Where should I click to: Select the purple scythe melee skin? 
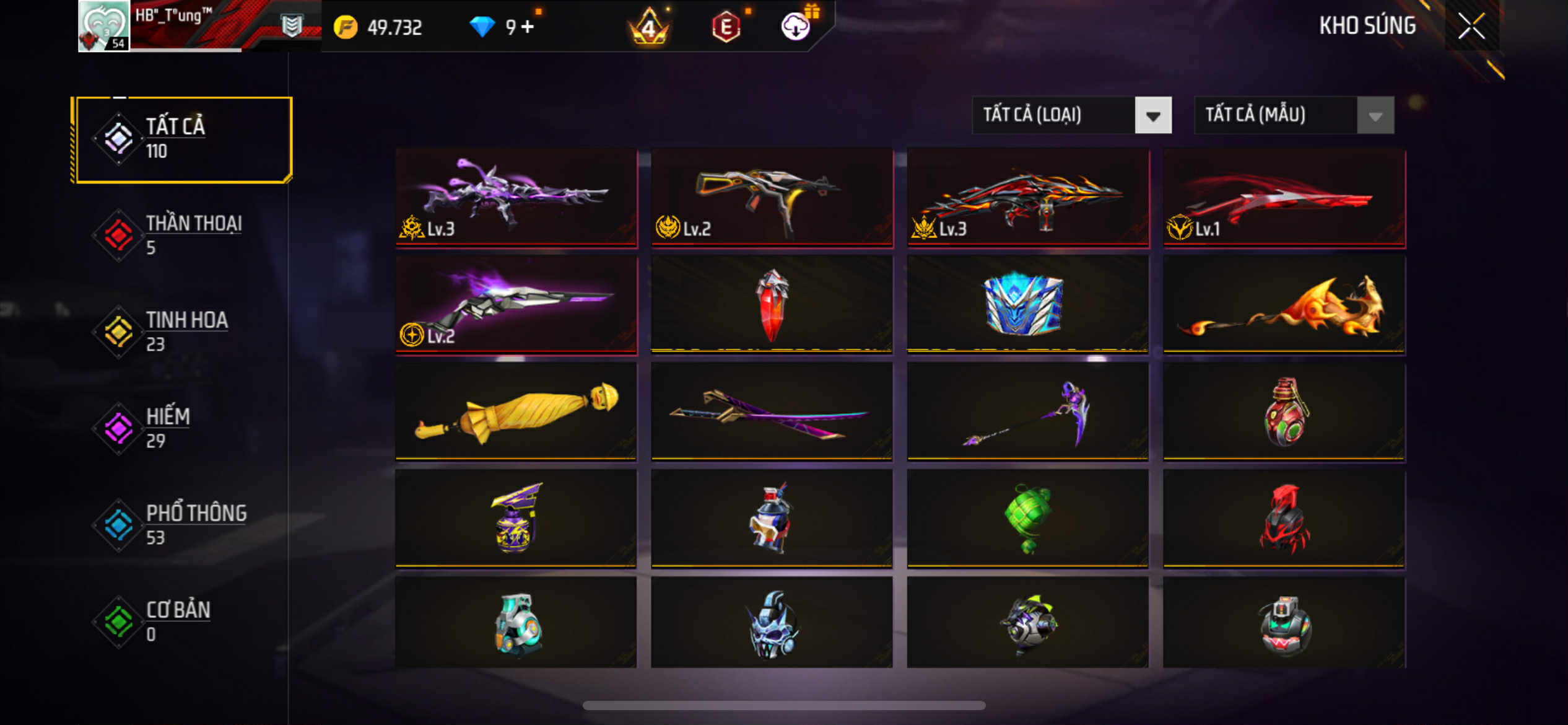click(x=1028, y=411)
